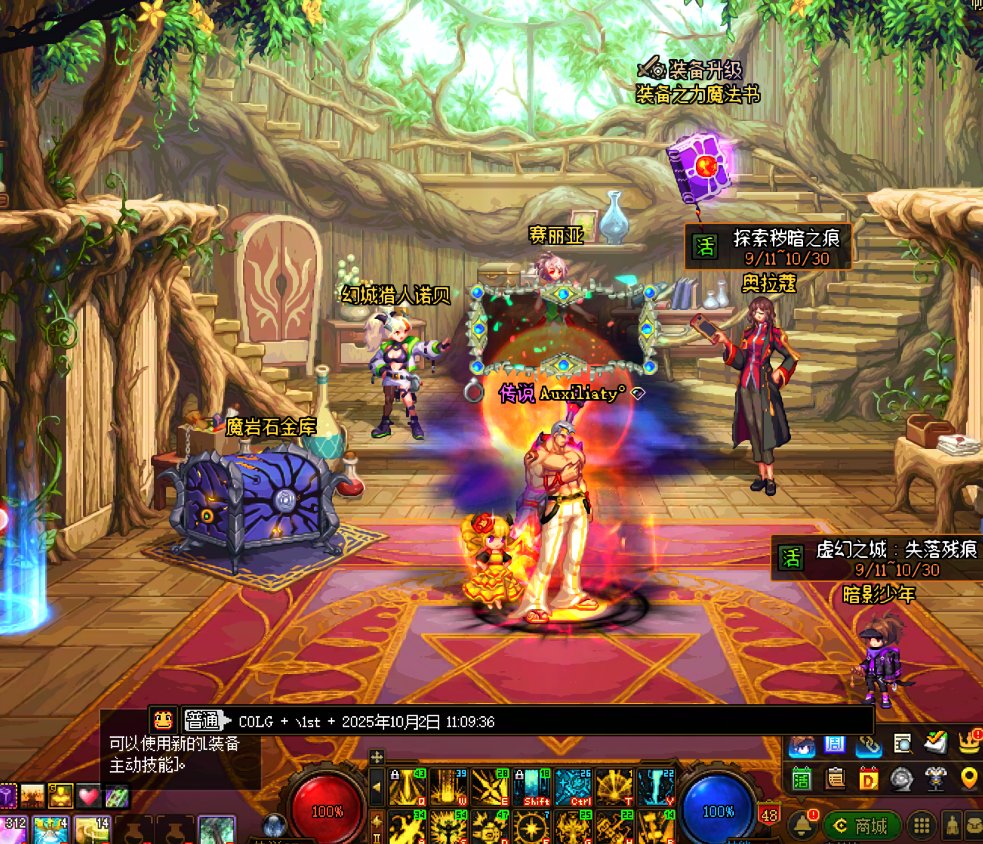The height and width of the screenshot is (844, 983).
Task: Activate the skill in the Shift slot
Action: coord(535,787)
